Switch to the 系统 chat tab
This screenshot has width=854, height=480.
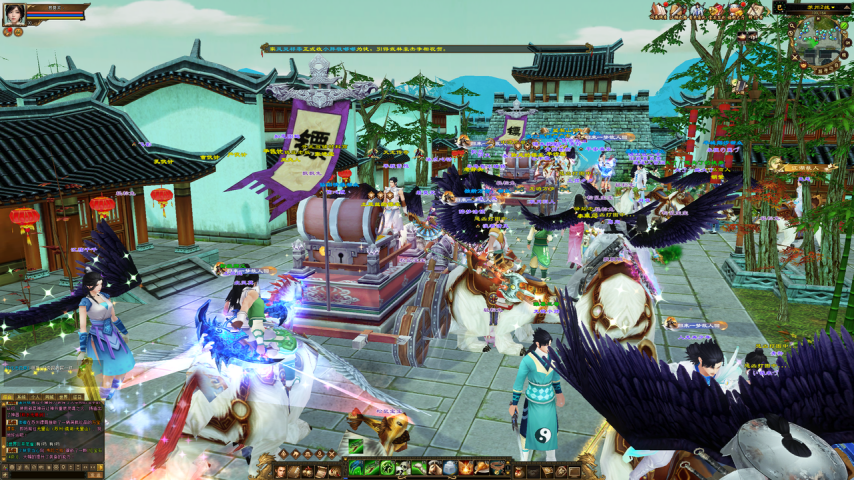[x=22, y=397]
